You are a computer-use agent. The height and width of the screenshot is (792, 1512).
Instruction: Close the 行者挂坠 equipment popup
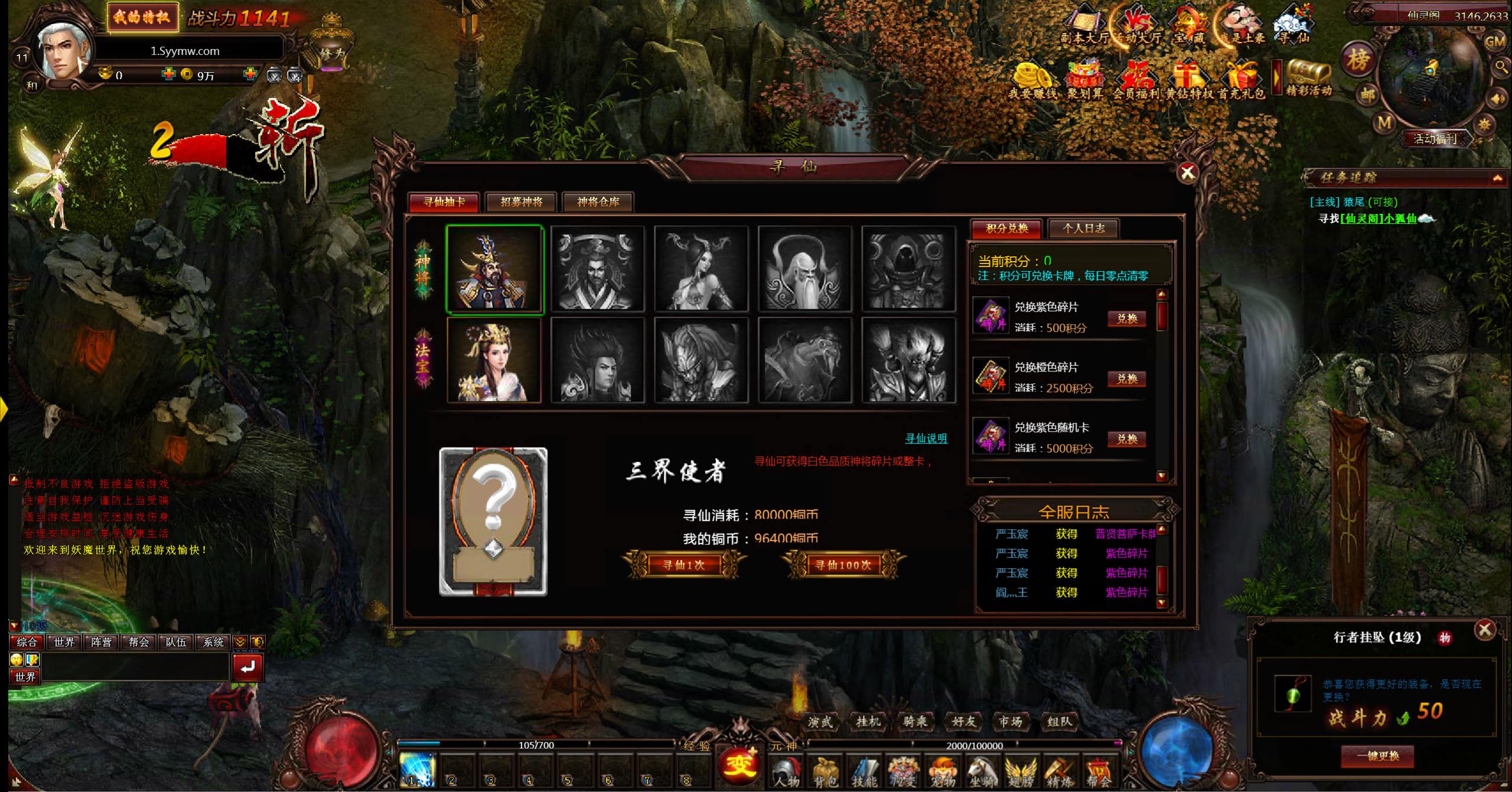1484,630
